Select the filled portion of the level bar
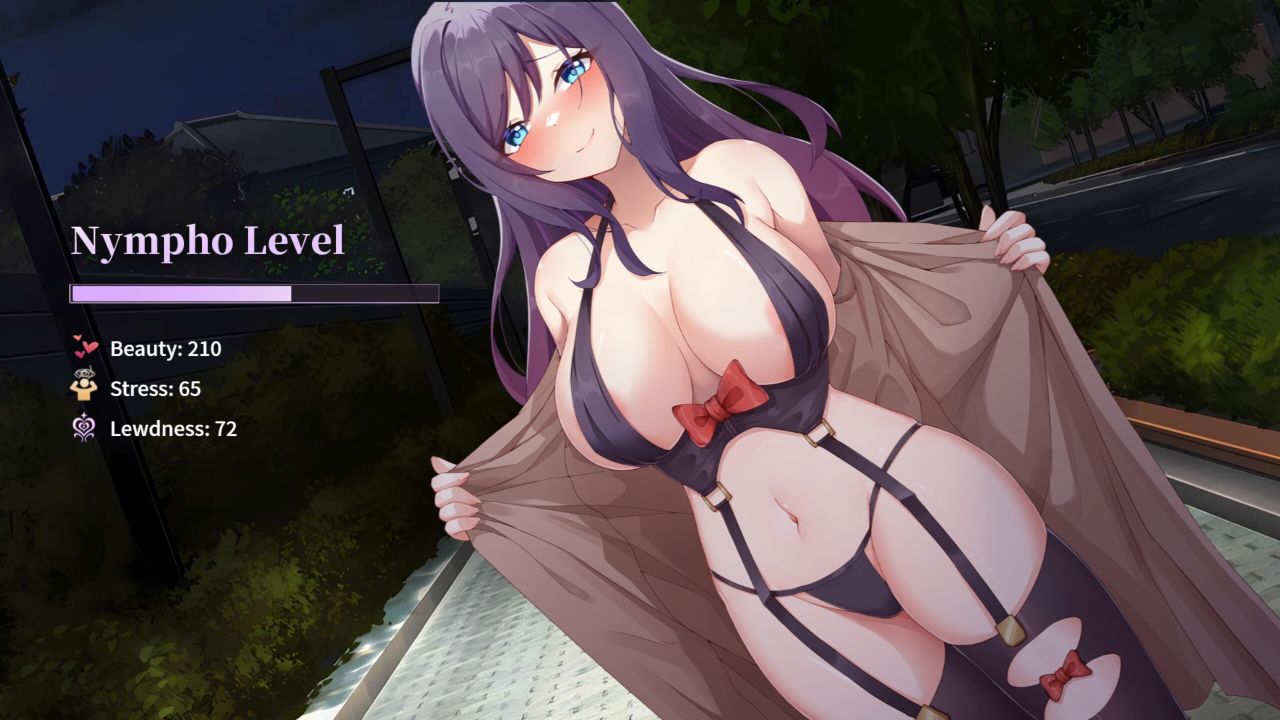Screen dimensions: 1280x720 [180, 293]
